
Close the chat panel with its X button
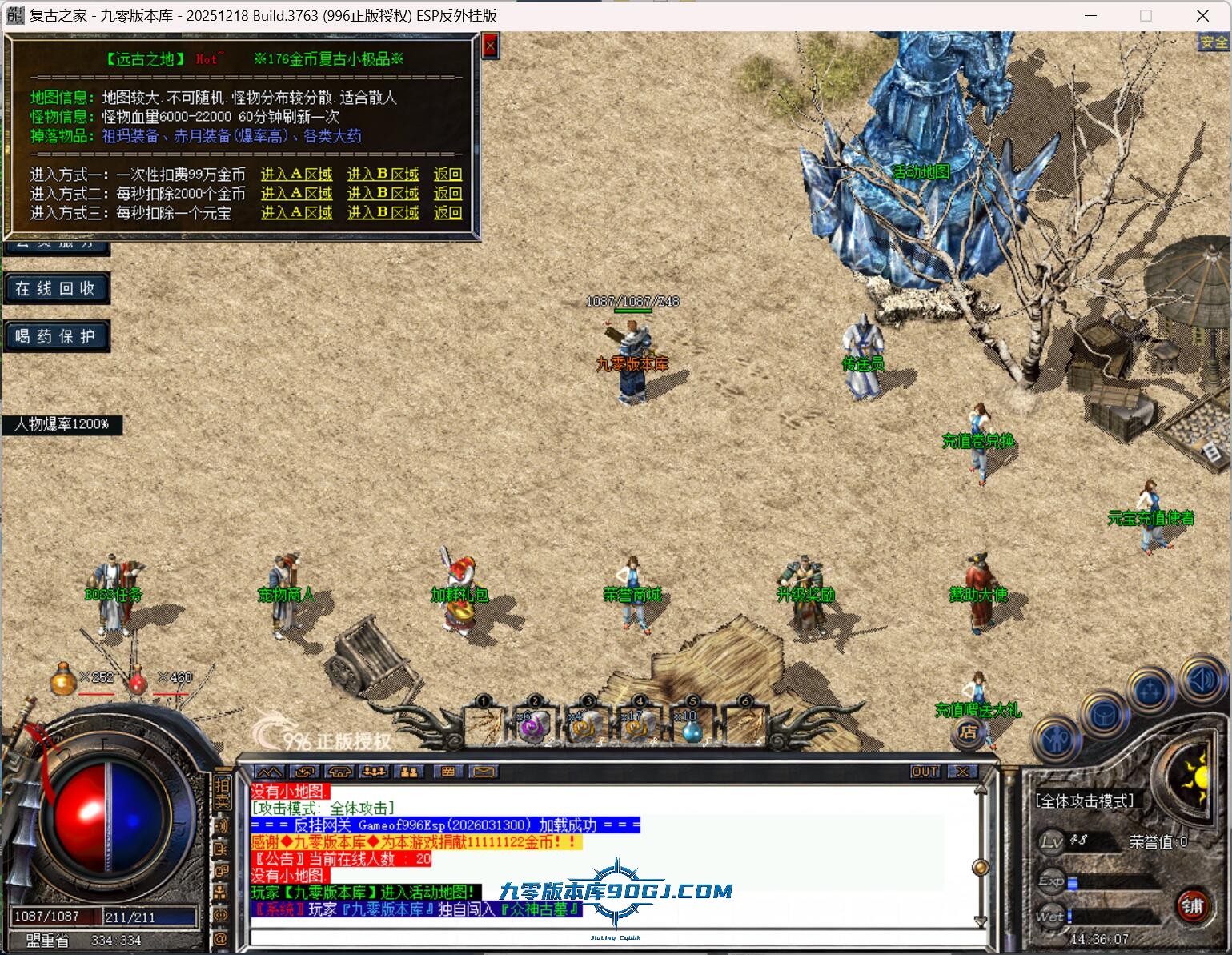[x=961, y=772]
